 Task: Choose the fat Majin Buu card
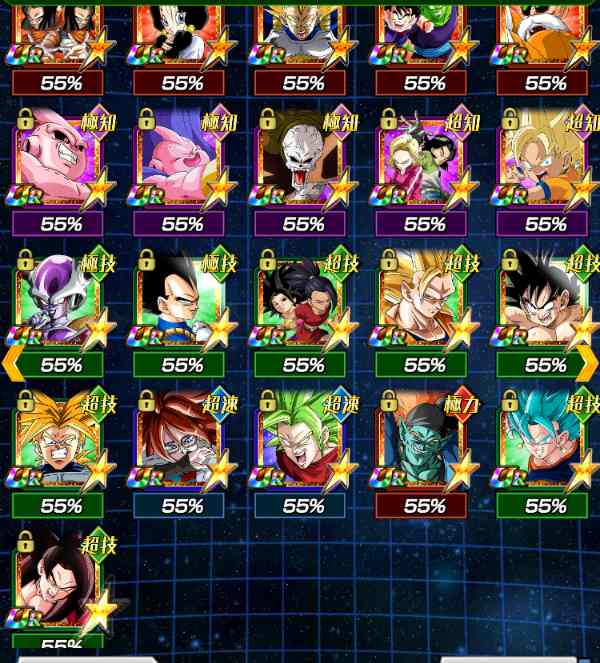pos(181,160)
